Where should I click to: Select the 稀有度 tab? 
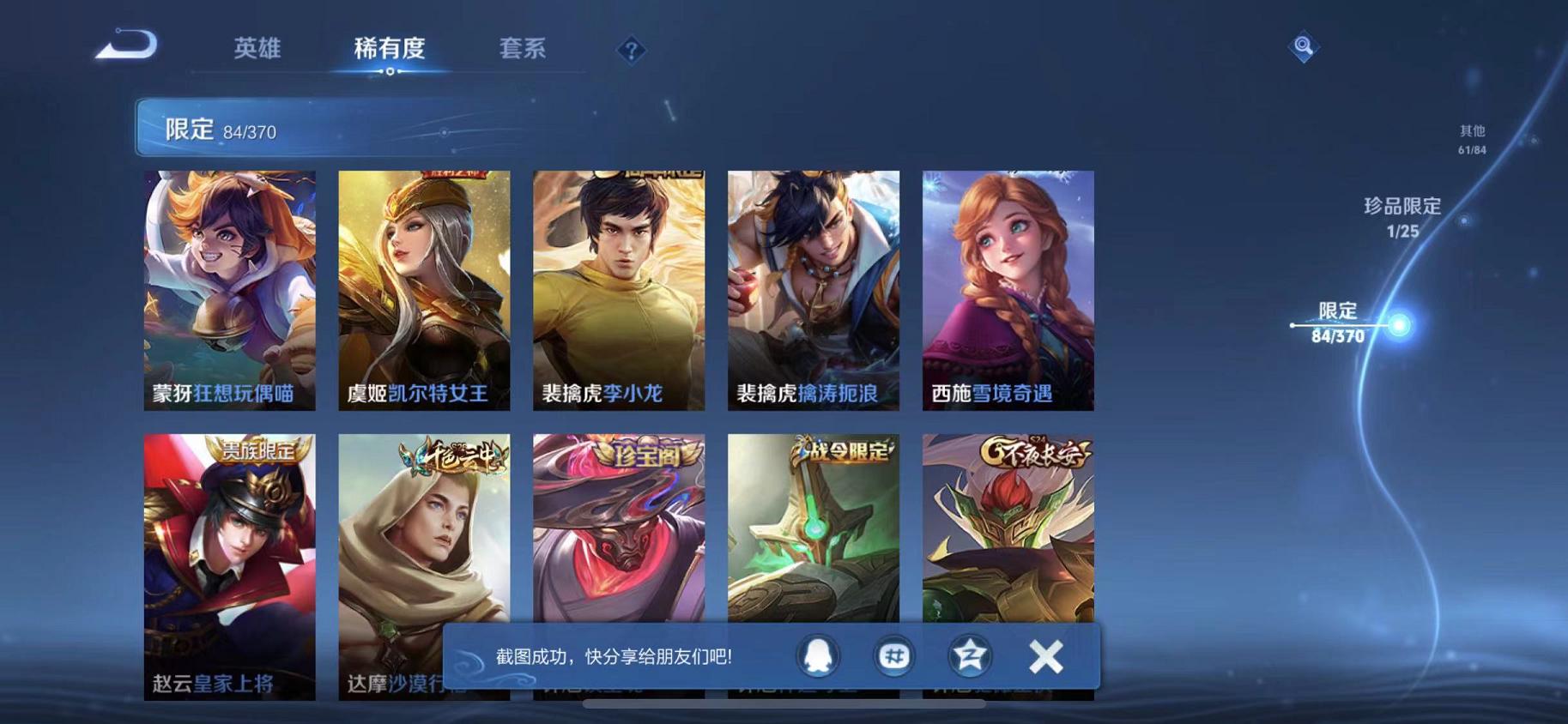pos(391,50)
